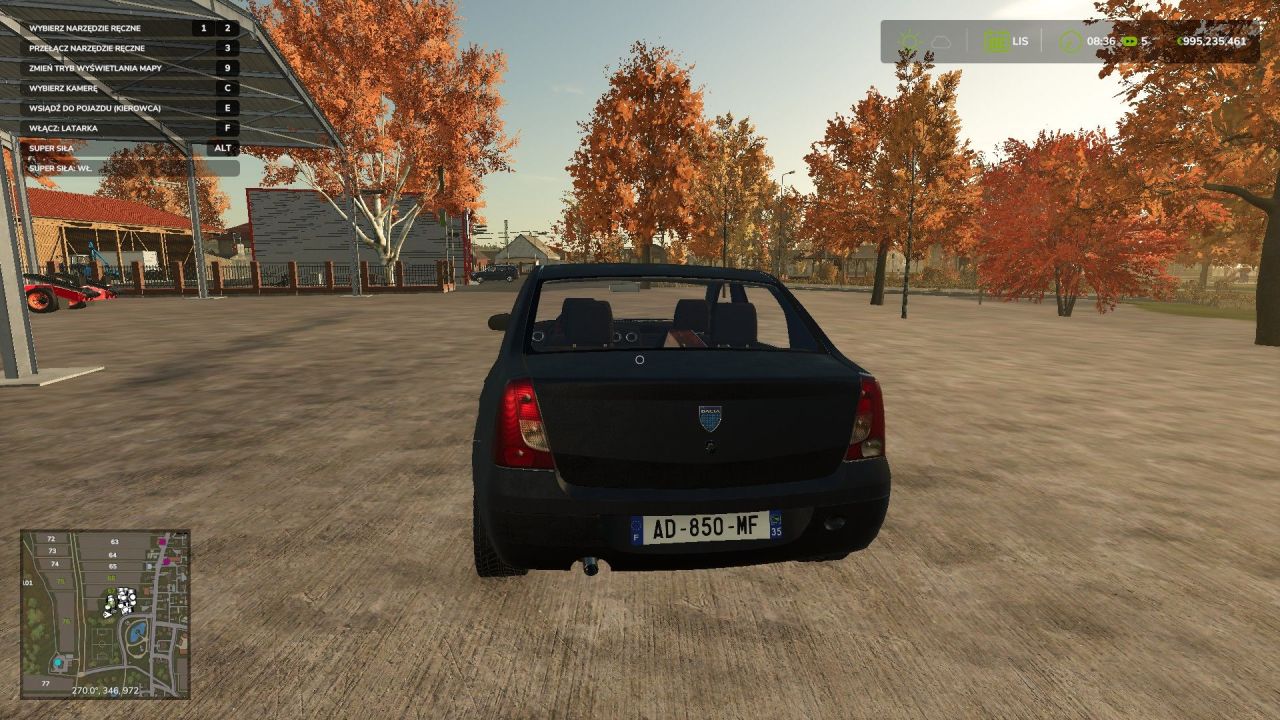Expand WYBIERZ NARZĘDZIE RĘCZNE tool list
Image resolution: width=1280 pixels, height=720 pixels.
click(x=86, y=27)
